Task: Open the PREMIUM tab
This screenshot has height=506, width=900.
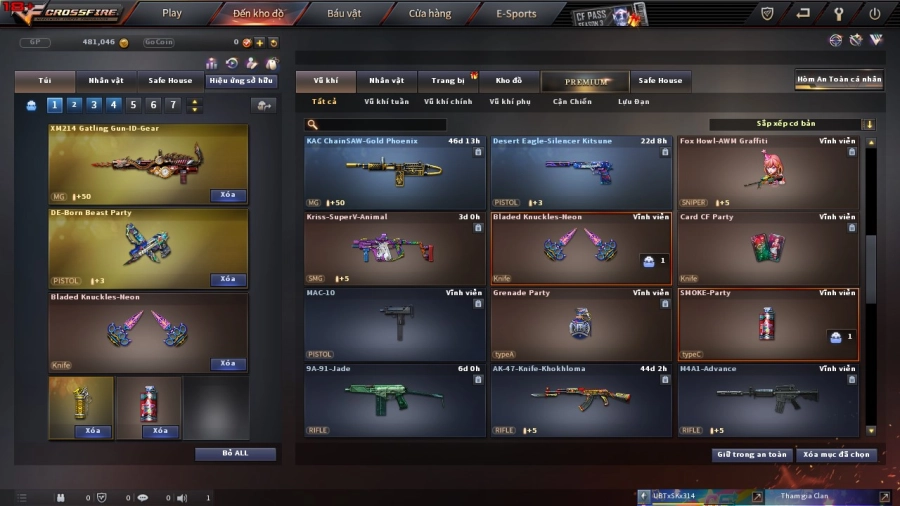Action: (586, 81)
